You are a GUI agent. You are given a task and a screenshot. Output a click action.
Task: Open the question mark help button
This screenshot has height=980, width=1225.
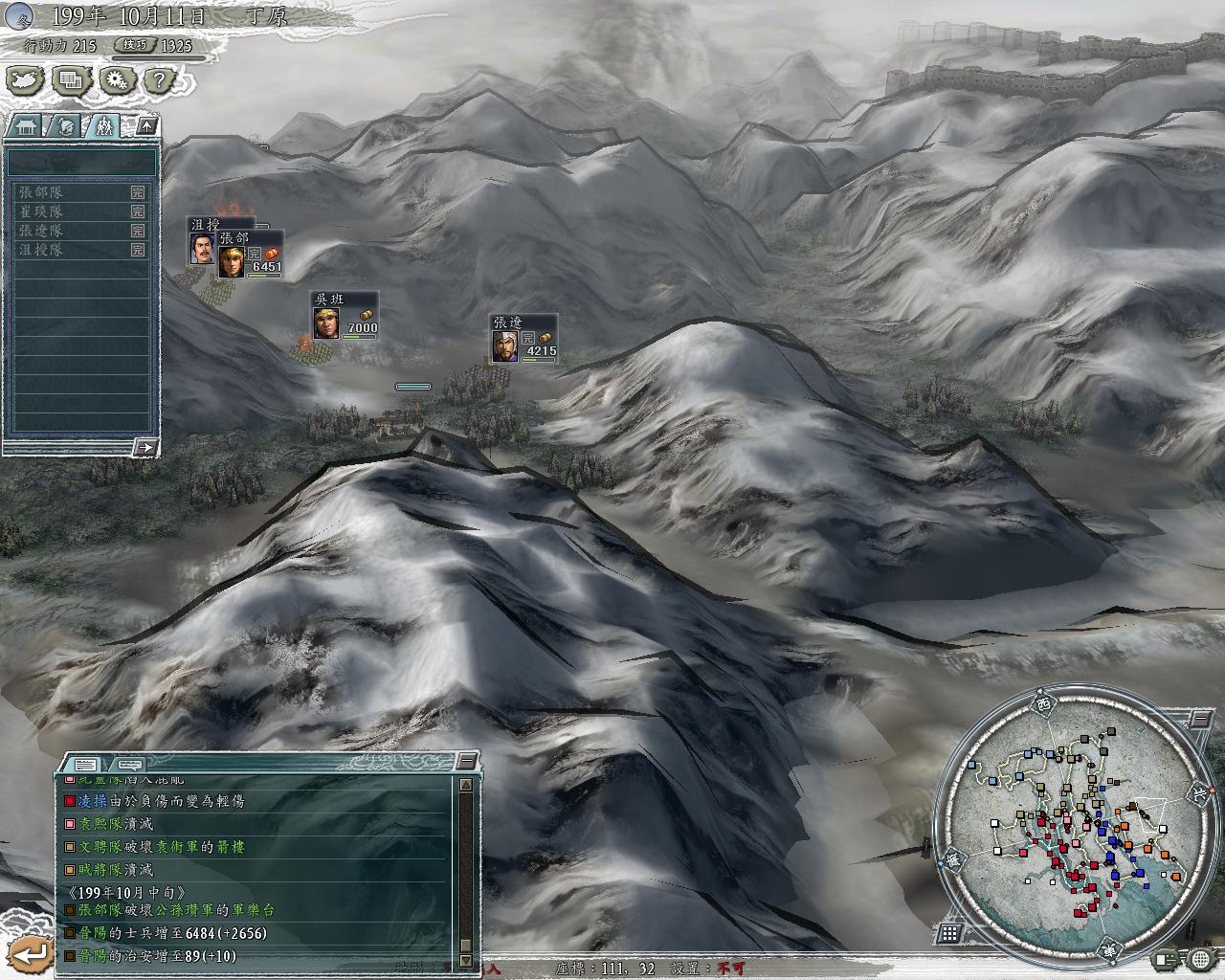tap(160, 80)
